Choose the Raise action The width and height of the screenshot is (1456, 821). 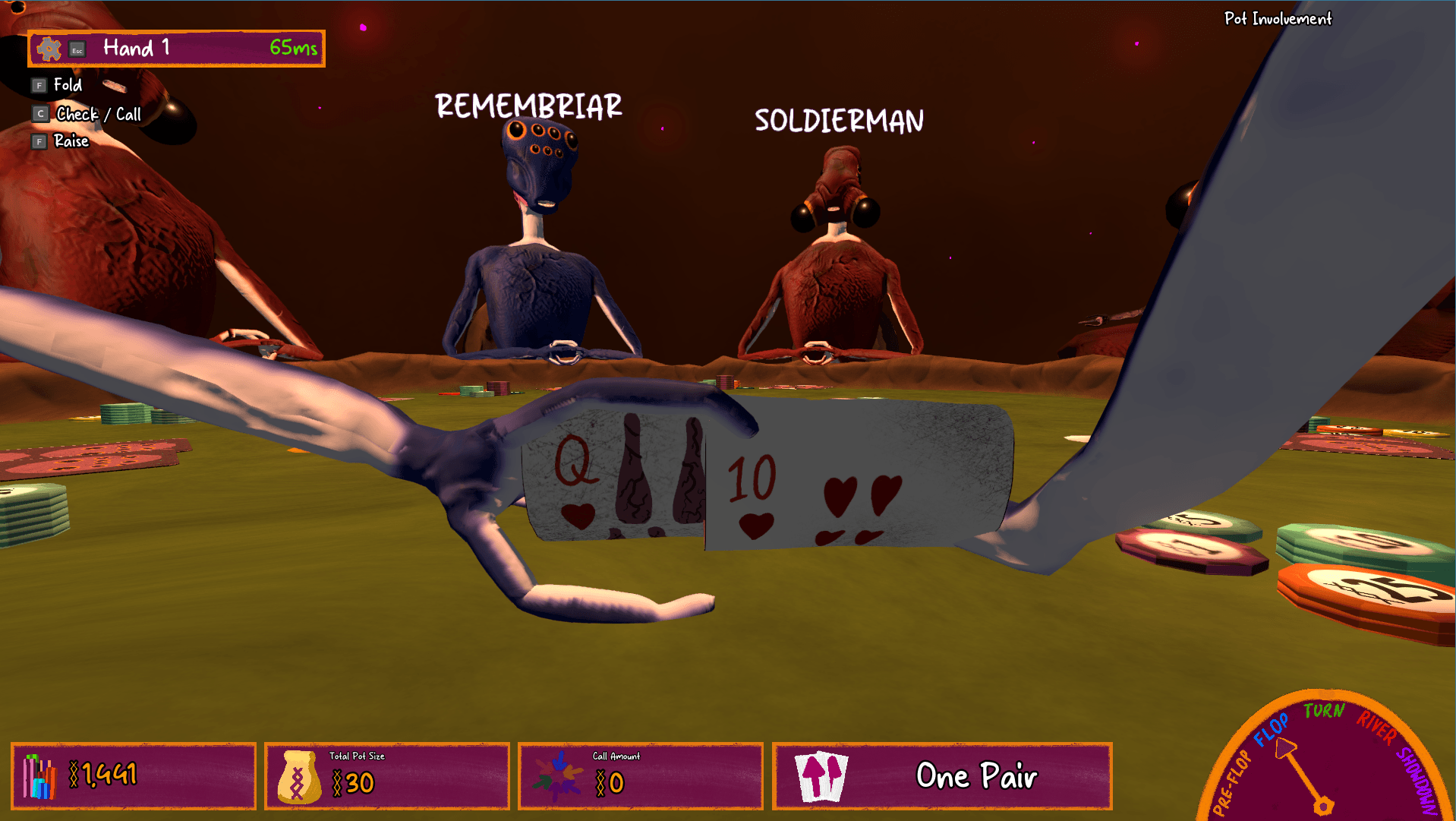click(71, 141)
